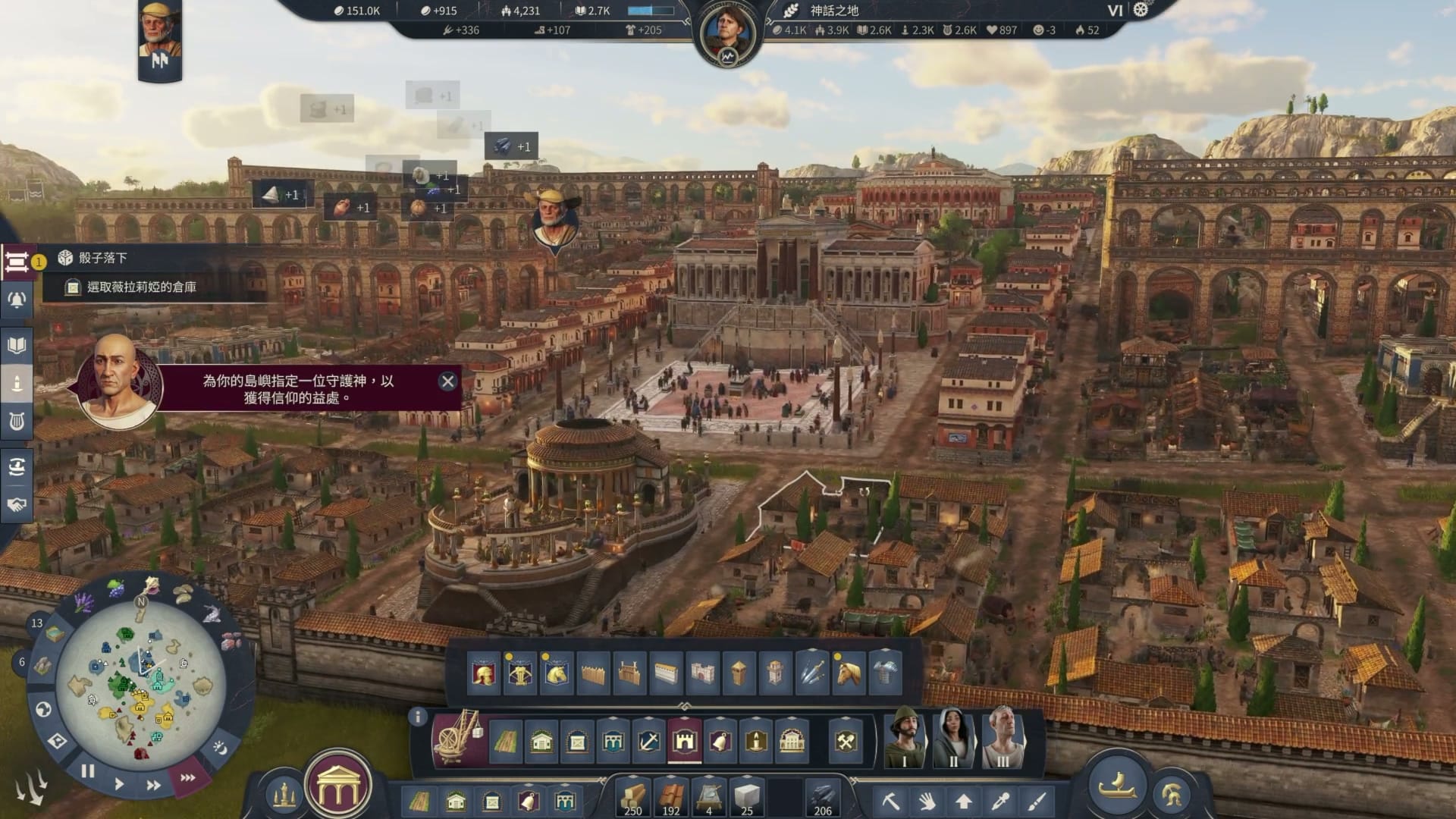
Task: Activate the pickaxe demolish tool
Action: (890, 801)
